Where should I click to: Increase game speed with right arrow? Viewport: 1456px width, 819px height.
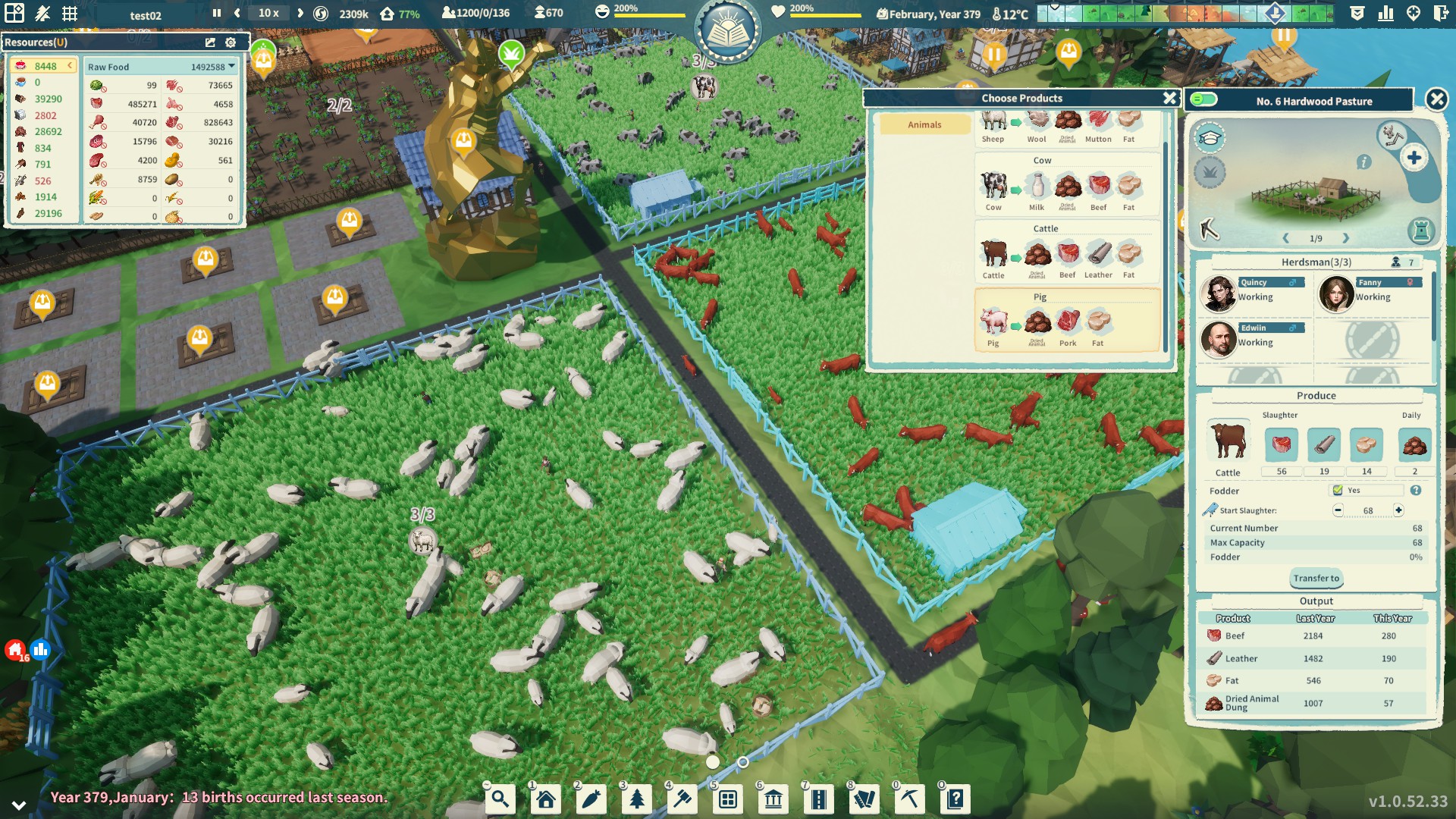tap(300, 13)
